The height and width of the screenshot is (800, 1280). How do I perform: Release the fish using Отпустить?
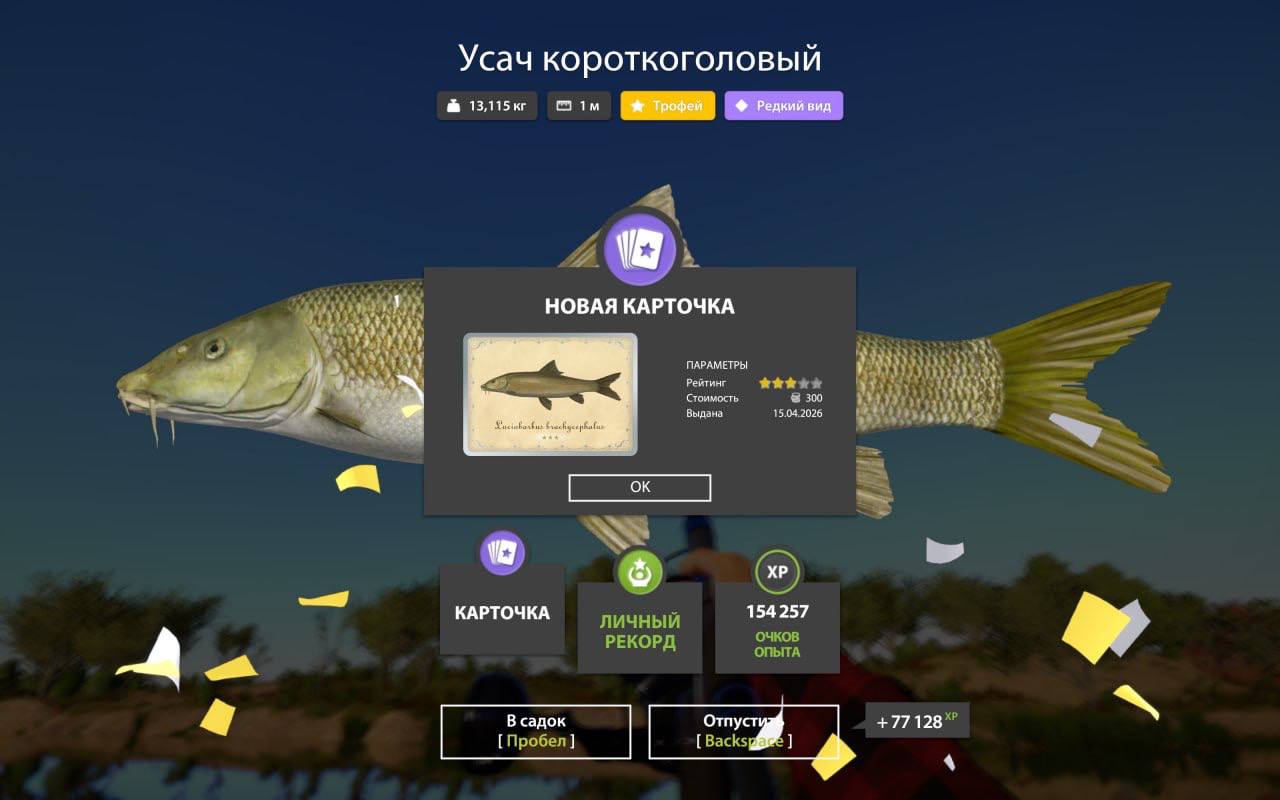(744, 731)
